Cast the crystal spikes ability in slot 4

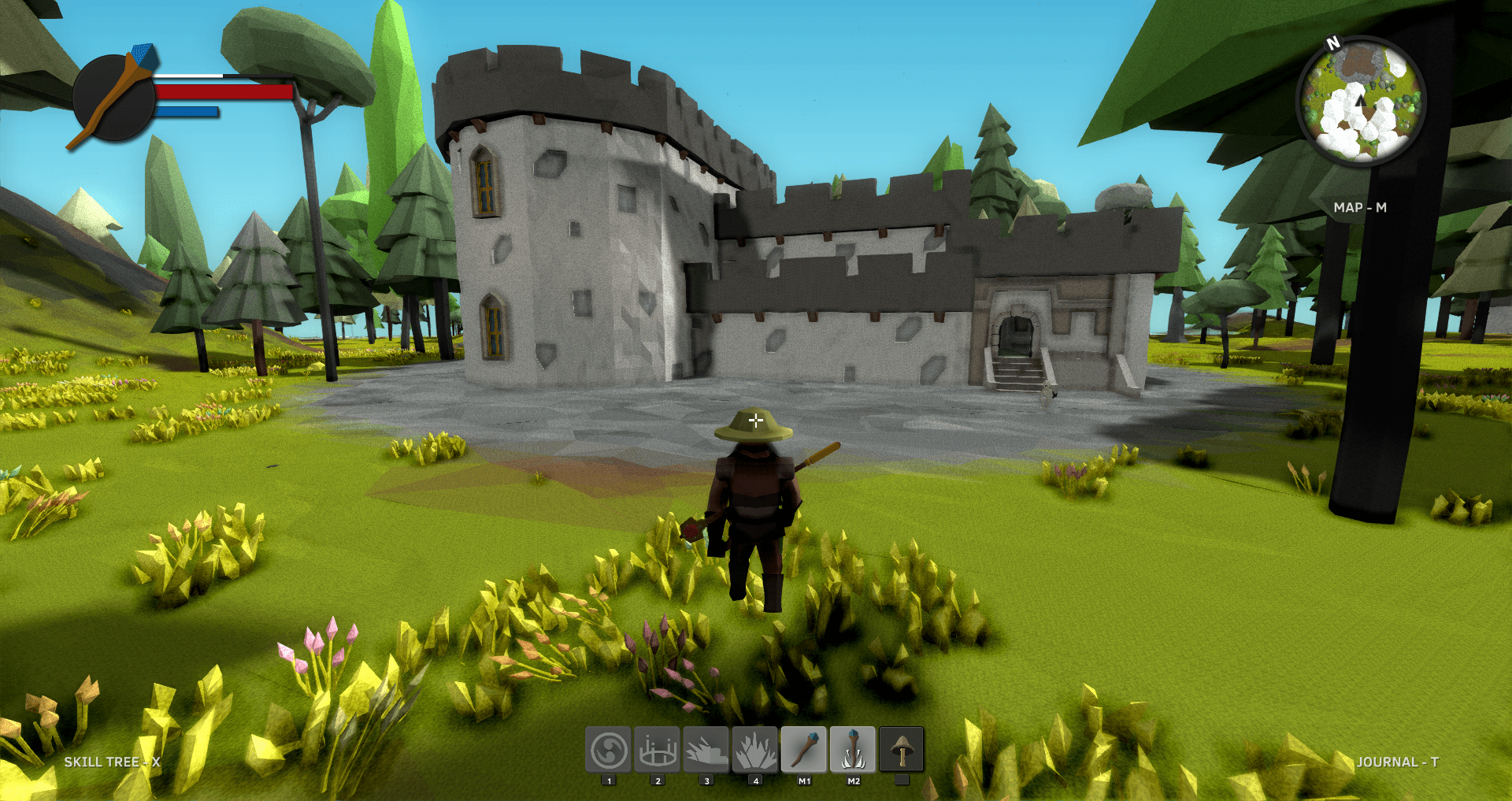(754, 749)
